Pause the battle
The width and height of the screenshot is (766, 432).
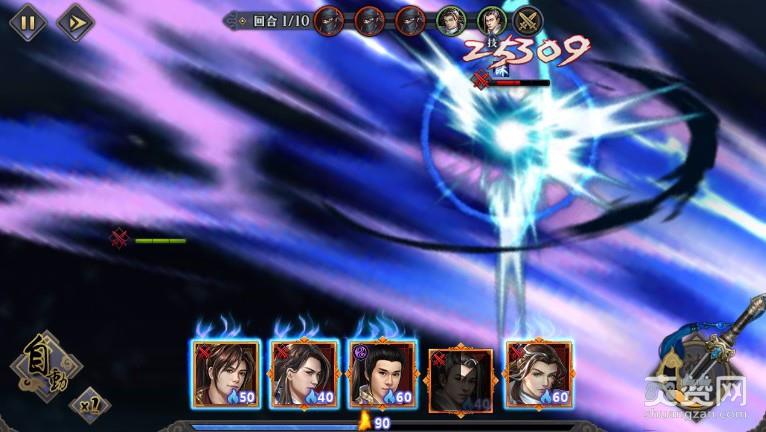pos(27,22)
